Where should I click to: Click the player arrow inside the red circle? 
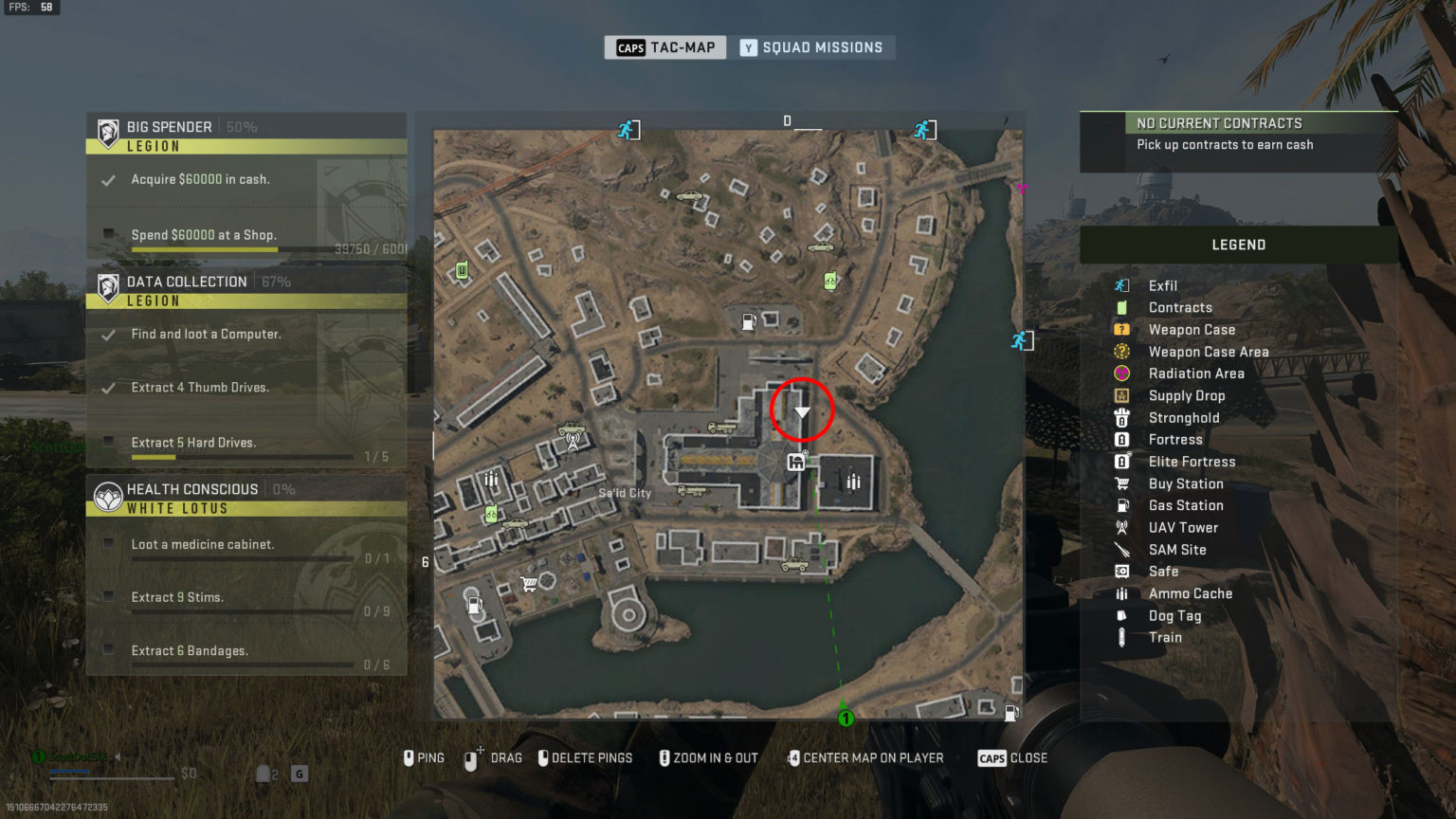(802, 409)
